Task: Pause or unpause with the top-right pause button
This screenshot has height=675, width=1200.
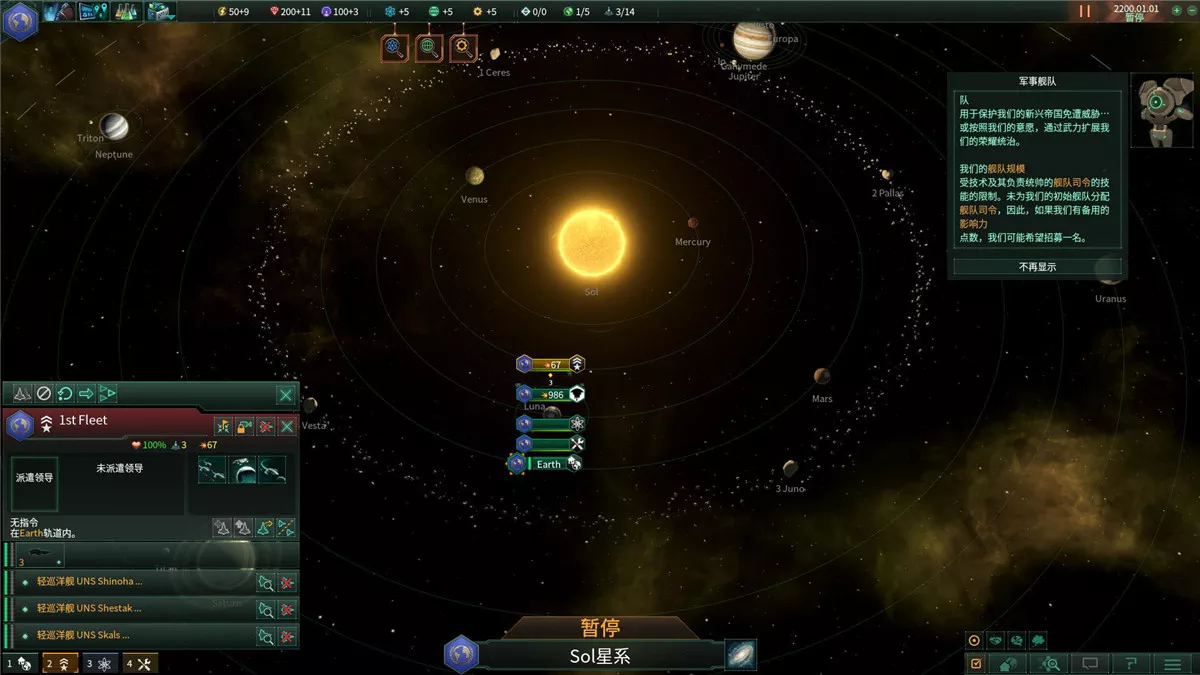Action: (1085, 11)
